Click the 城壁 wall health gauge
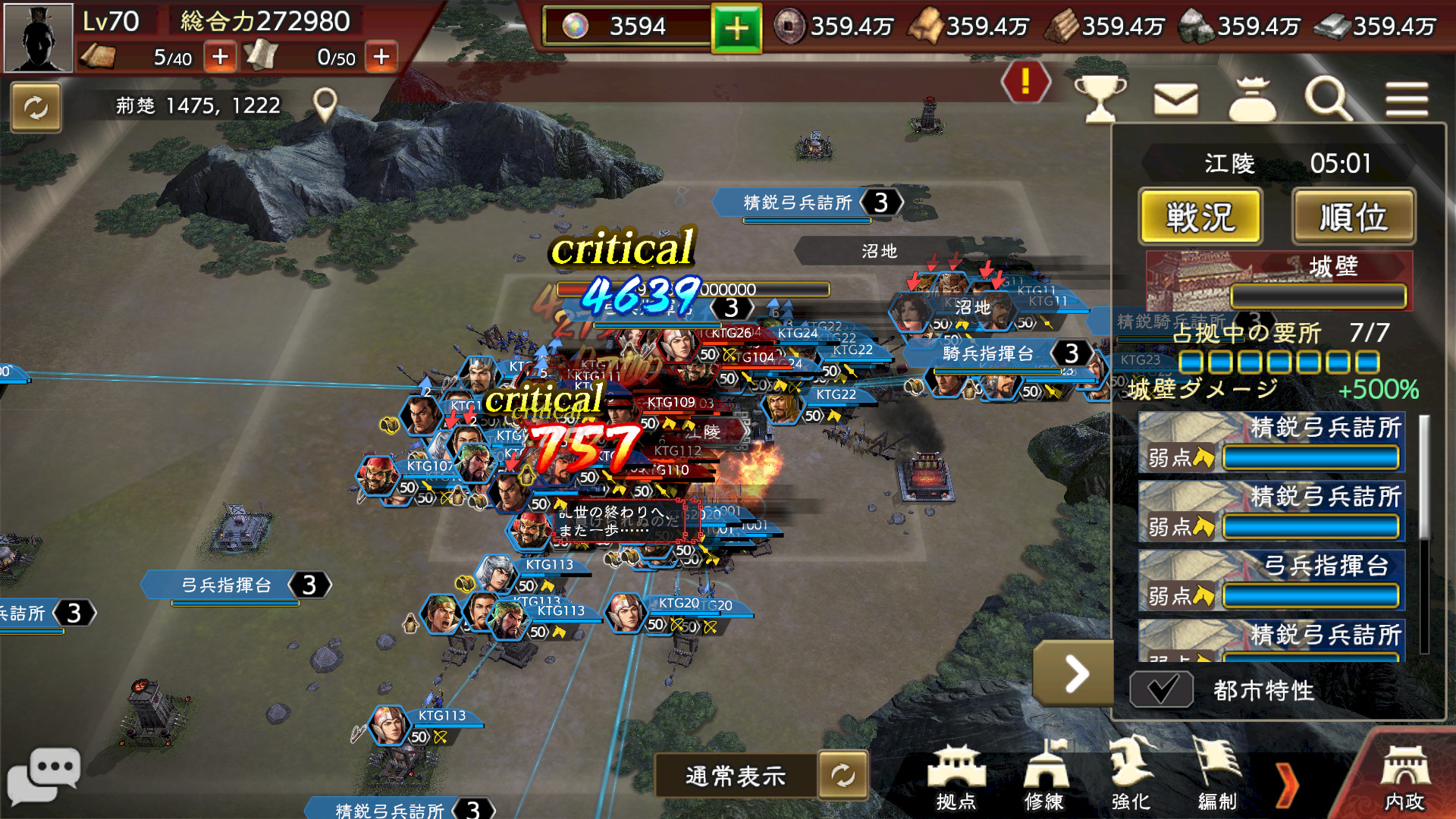1456x819 pixels. point(1317,297)
